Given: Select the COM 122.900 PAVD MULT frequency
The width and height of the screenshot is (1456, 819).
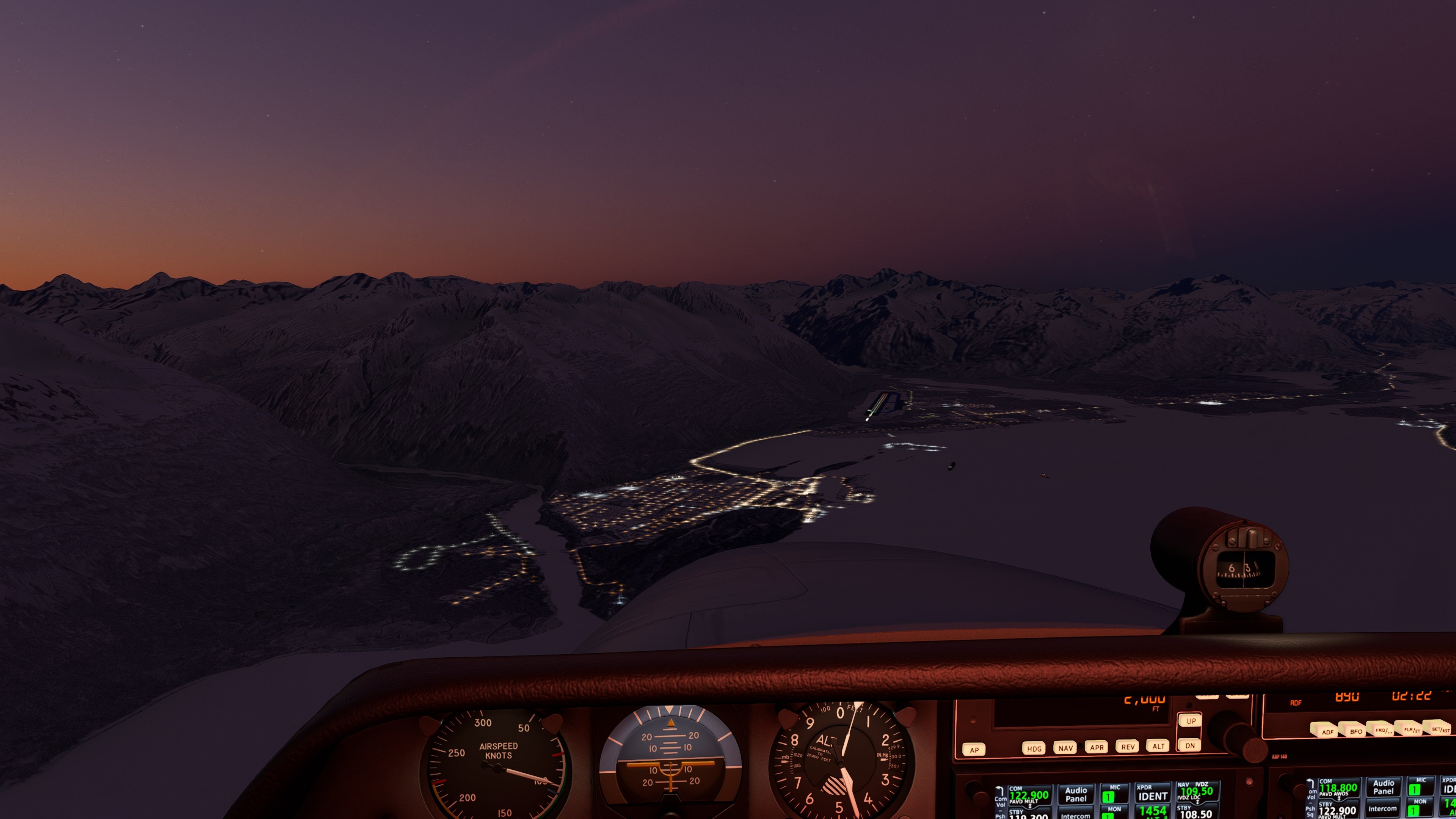Looking at the screenshot, I should pos(1029,796).
